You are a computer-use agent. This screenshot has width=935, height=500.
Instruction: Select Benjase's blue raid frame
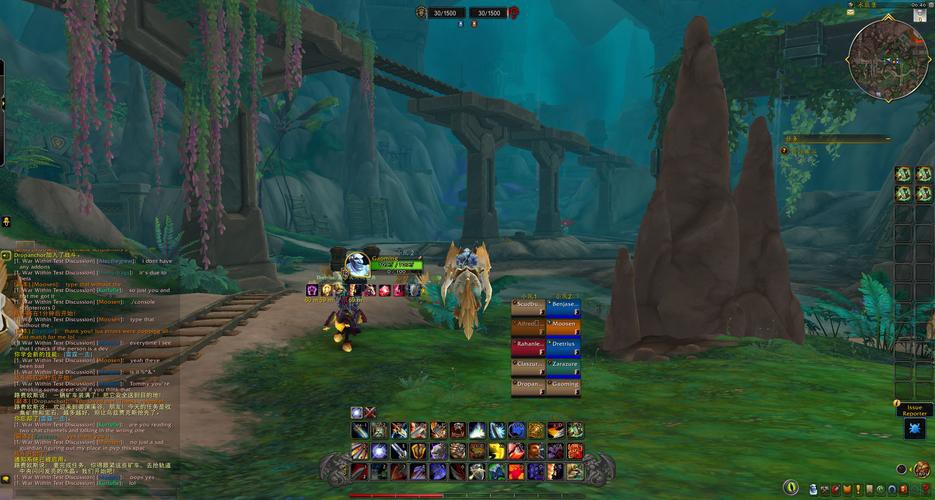[563, 306]
